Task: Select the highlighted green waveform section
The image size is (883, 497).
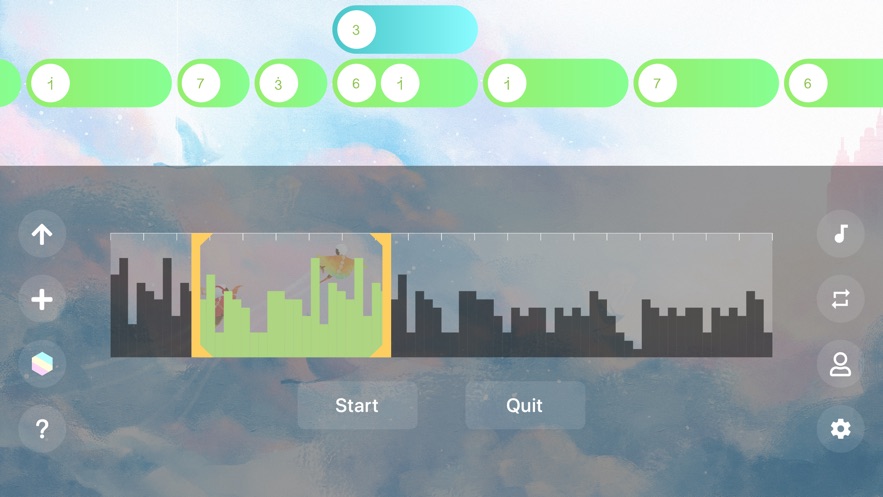Action: point(291,296)
